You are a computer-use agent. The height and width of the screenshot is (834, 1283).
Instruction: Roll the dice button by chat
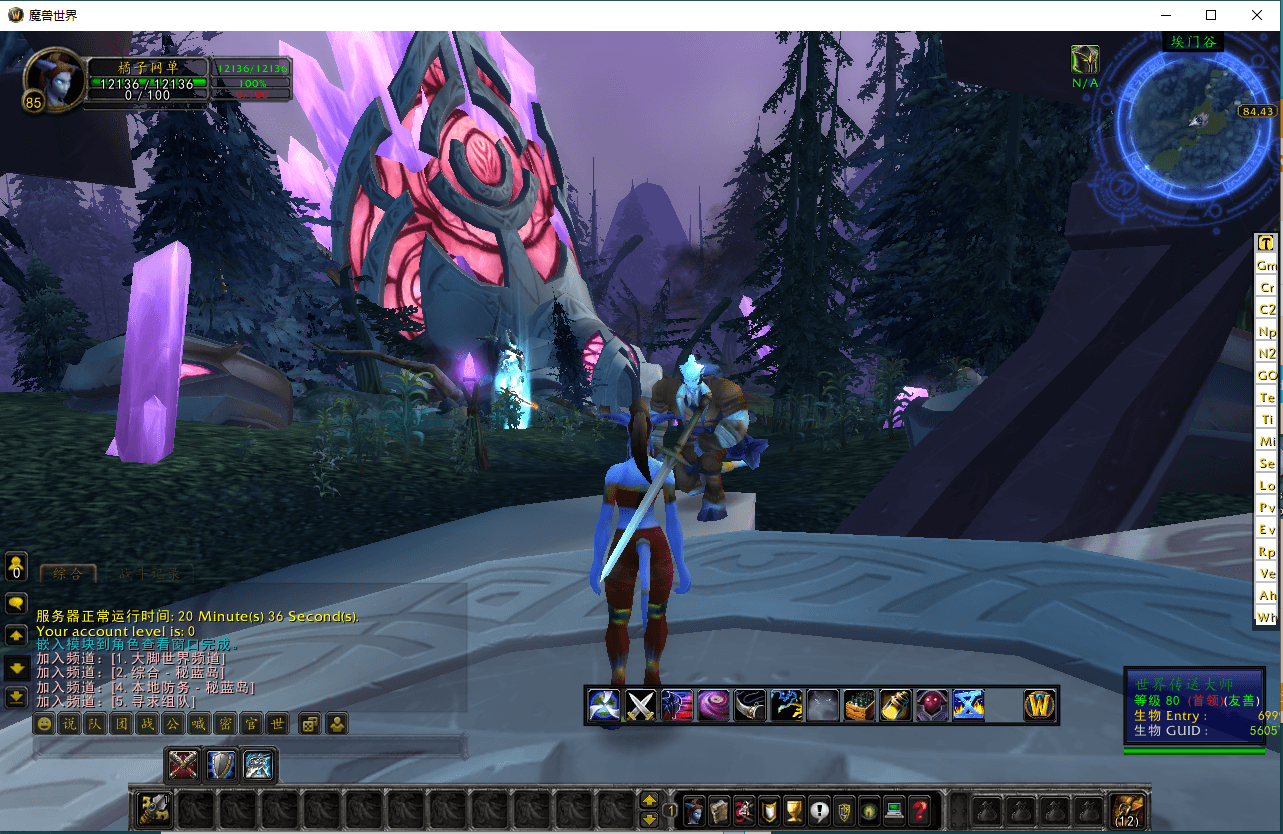[310, 724]
